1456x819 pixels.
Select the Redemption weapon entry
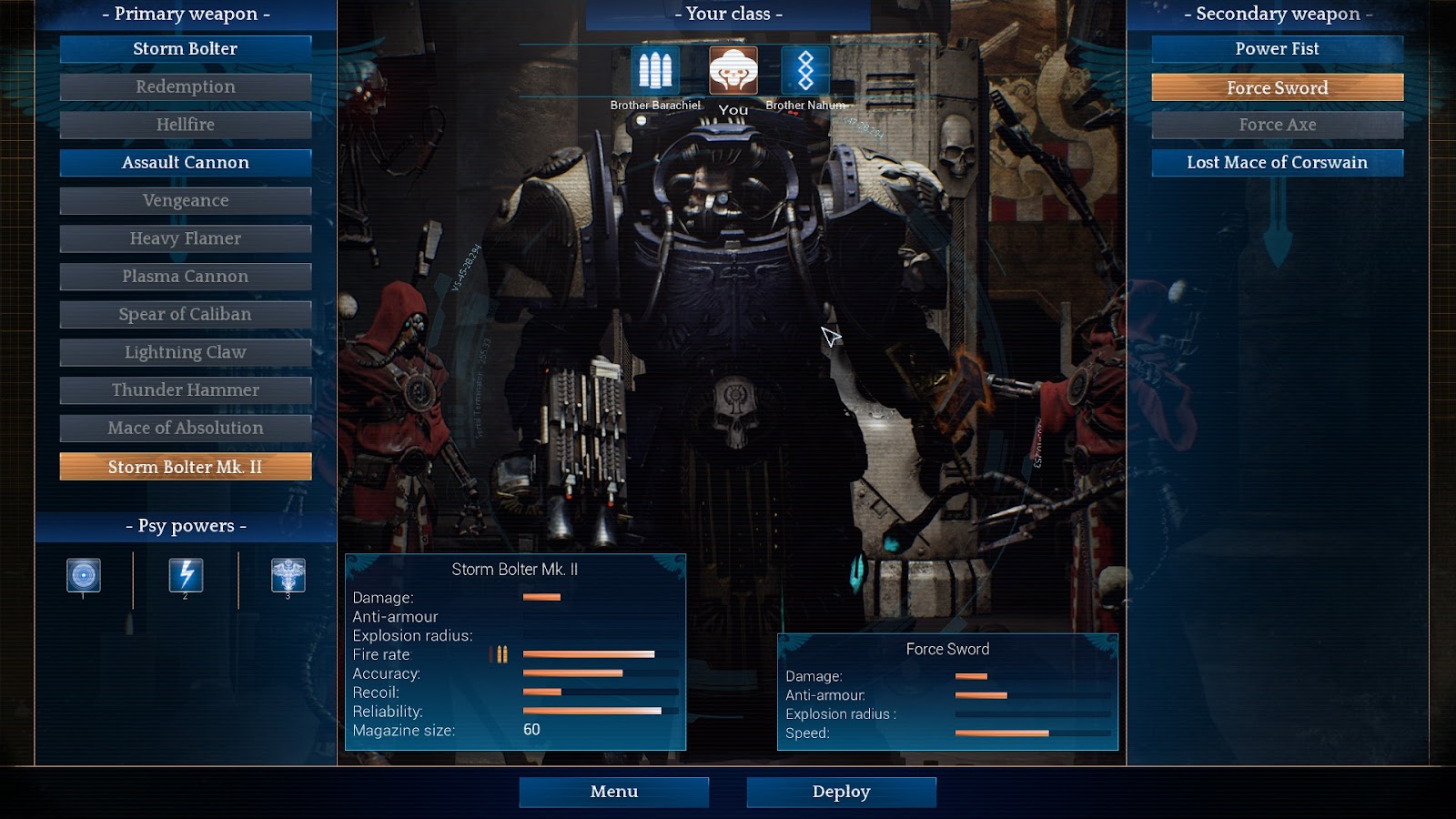click(186, 87)
